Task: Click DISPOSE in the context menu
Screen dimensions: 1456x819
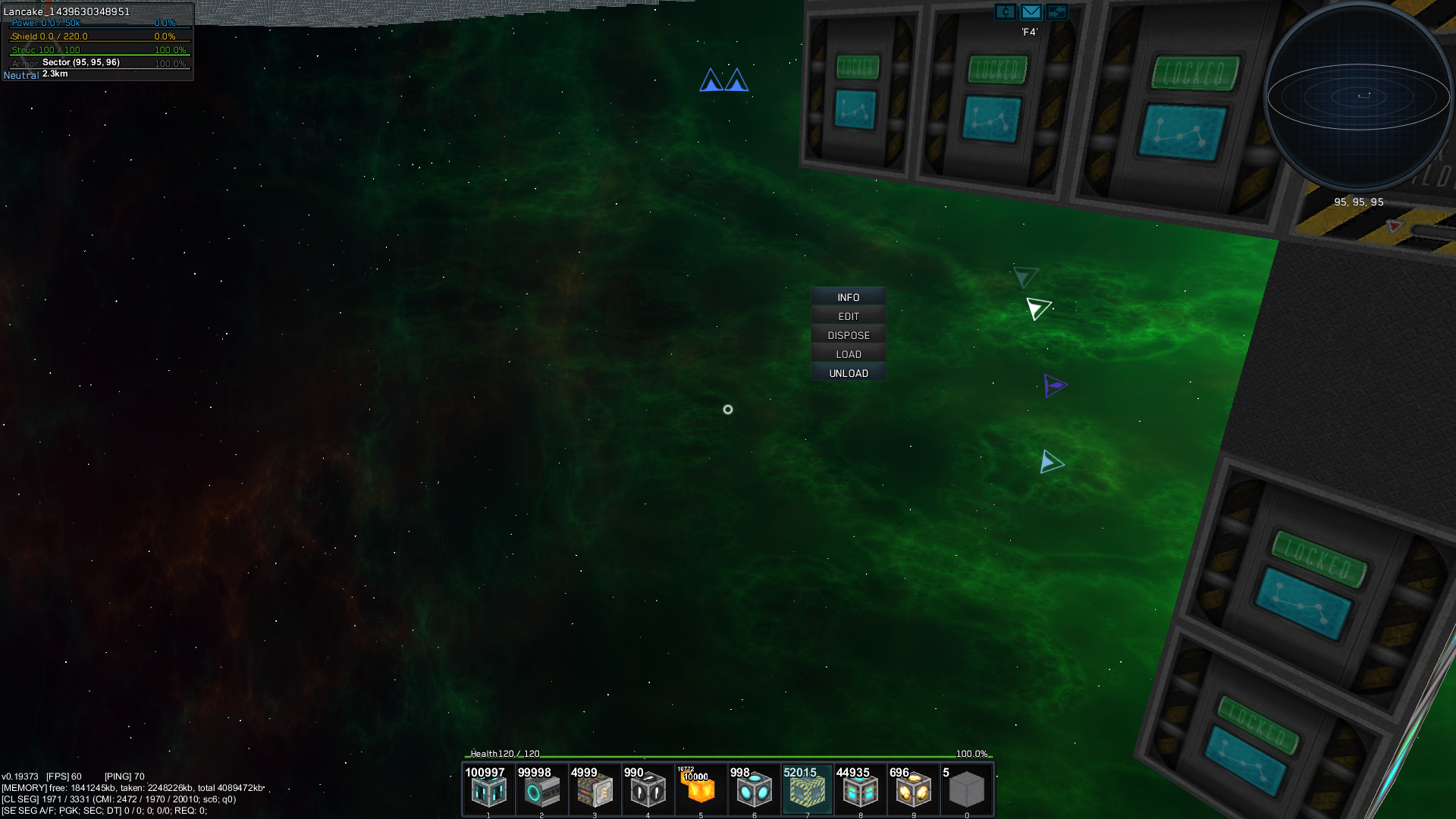Action: point(849,335)
